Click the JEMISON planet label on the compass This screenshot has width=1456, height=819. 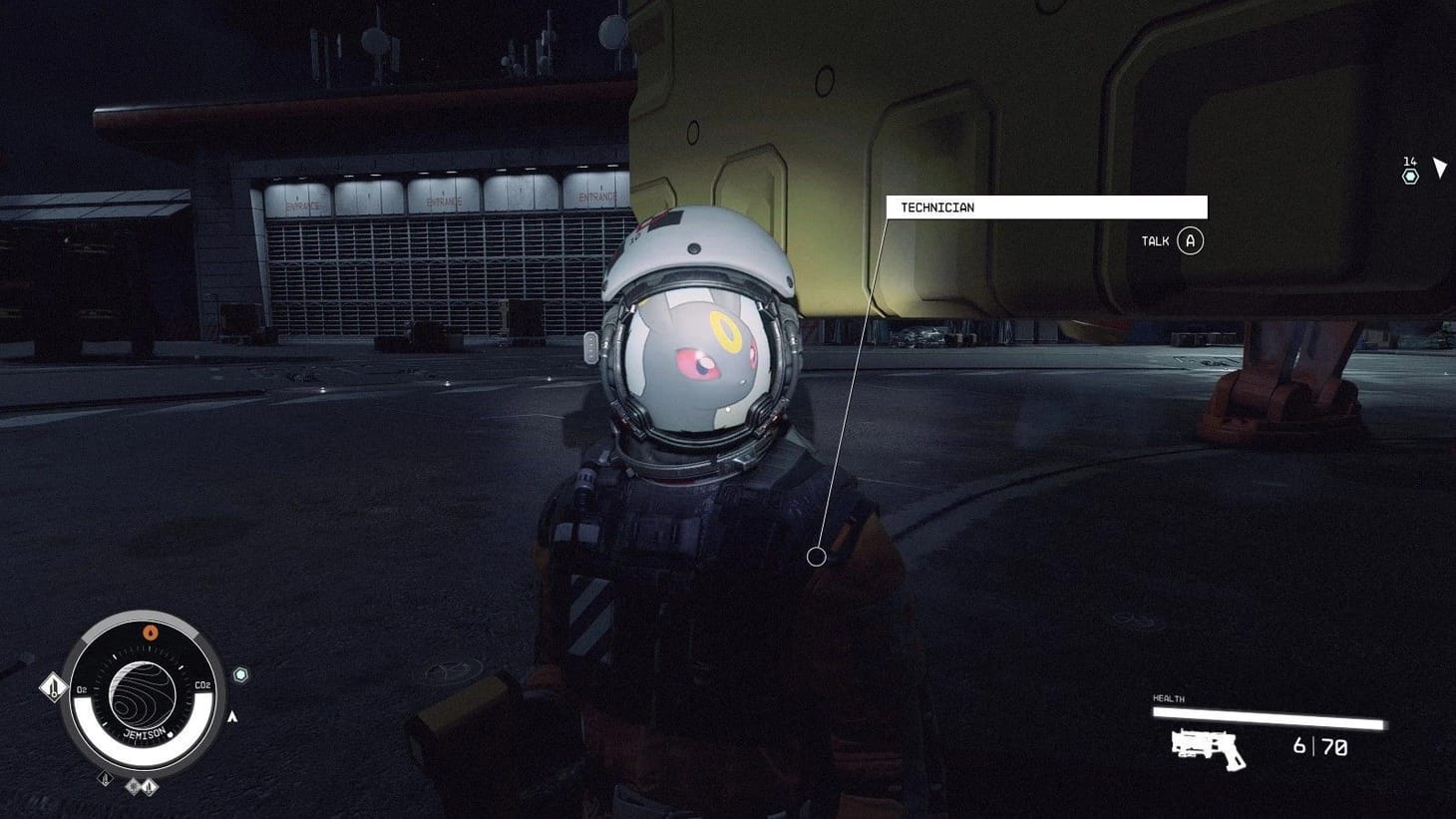145,732
